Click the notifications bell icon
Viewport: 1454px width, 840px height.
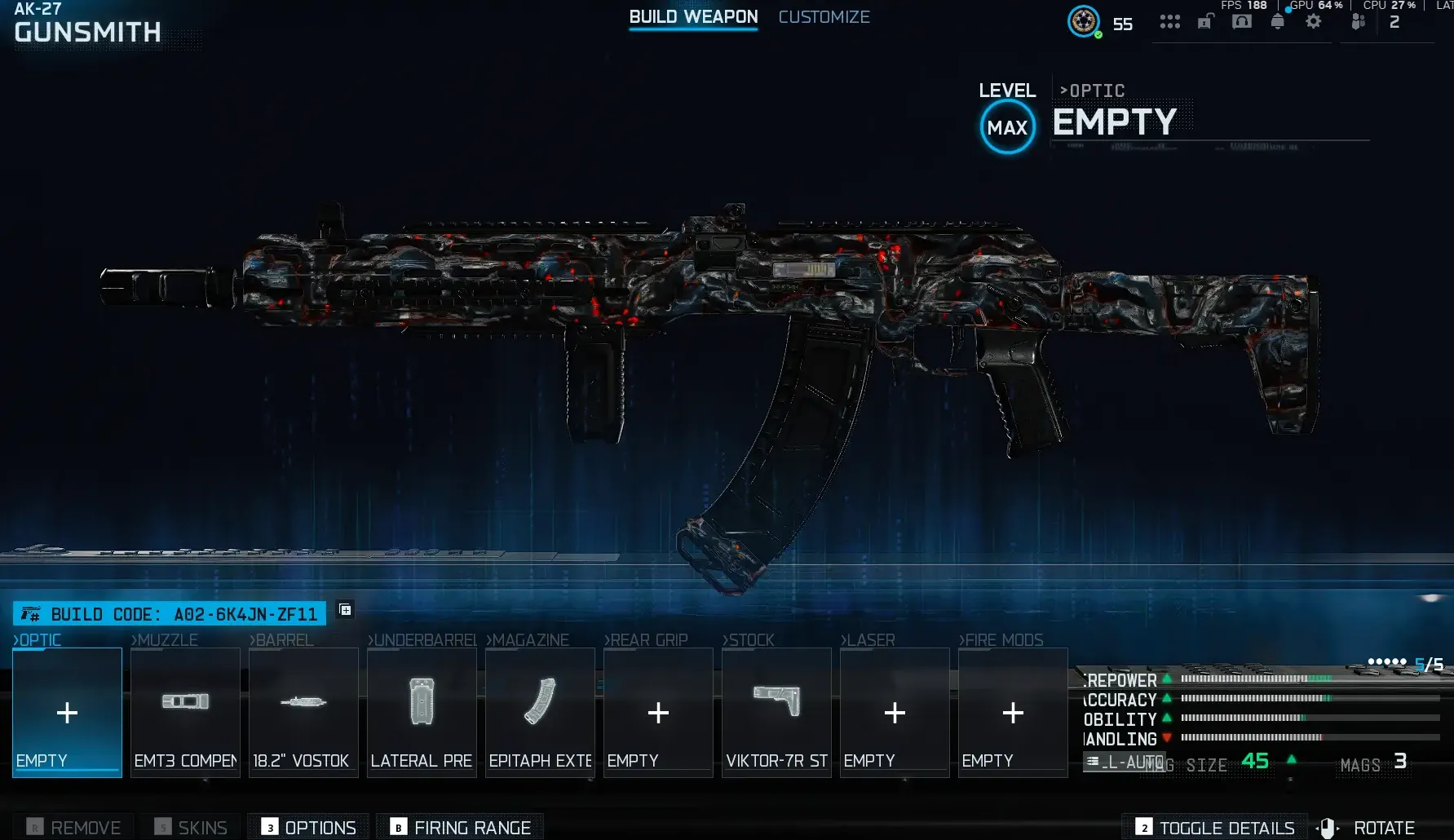click(x=1278, y=22)
